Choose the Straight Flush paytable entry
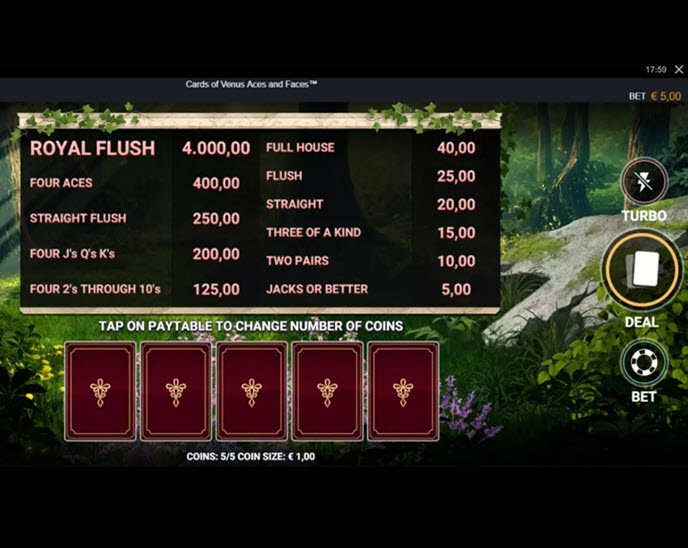 pos(134,218)
